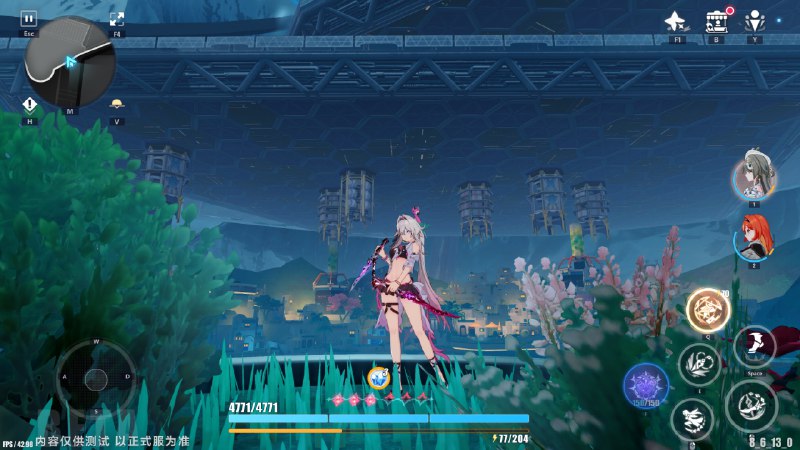Open the circular minimap
The image size is (800, 450).
(x=70, y=62)
